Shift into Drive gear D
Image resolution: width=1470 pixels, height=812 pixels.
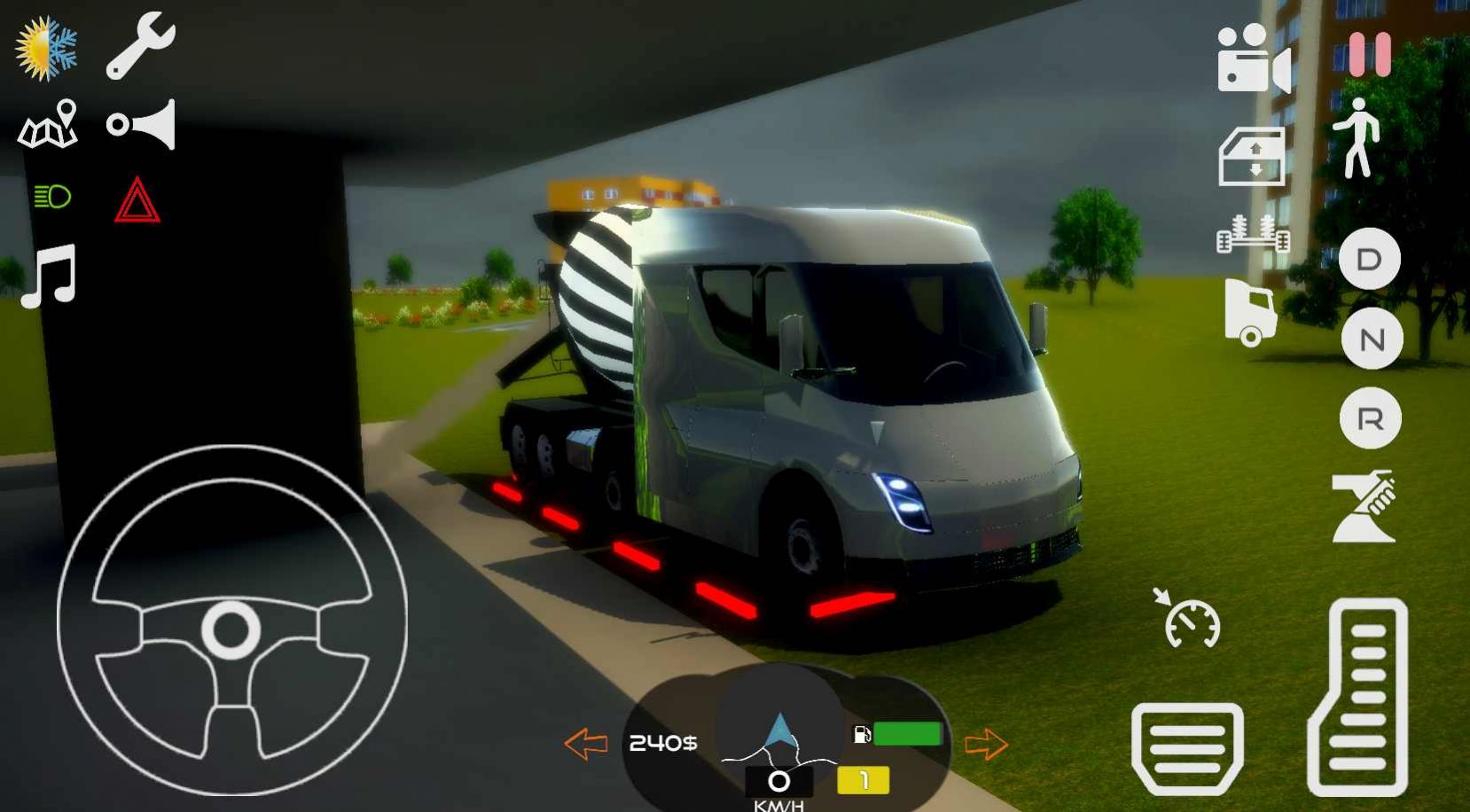1369,259
